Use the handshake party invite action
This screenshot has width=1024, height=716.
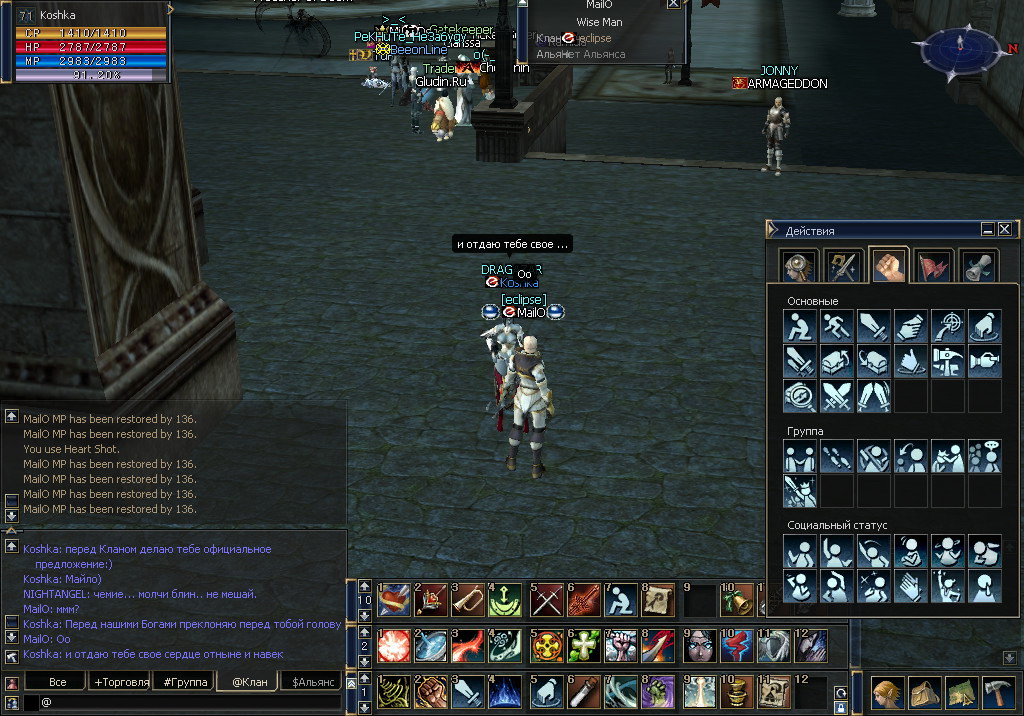click(x=799, y=456)
